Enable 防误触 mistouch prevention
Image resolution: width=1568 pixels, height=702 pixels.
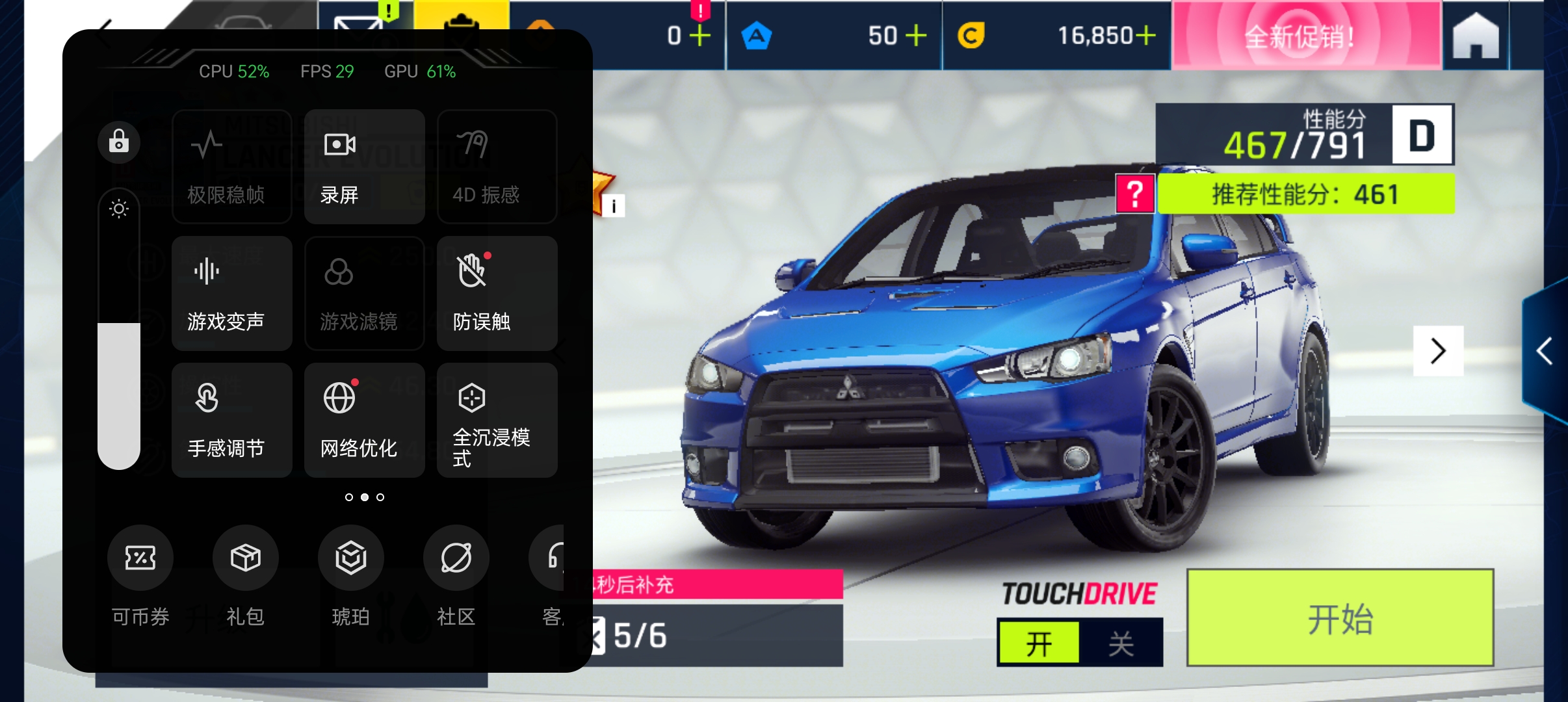point(497,292)
